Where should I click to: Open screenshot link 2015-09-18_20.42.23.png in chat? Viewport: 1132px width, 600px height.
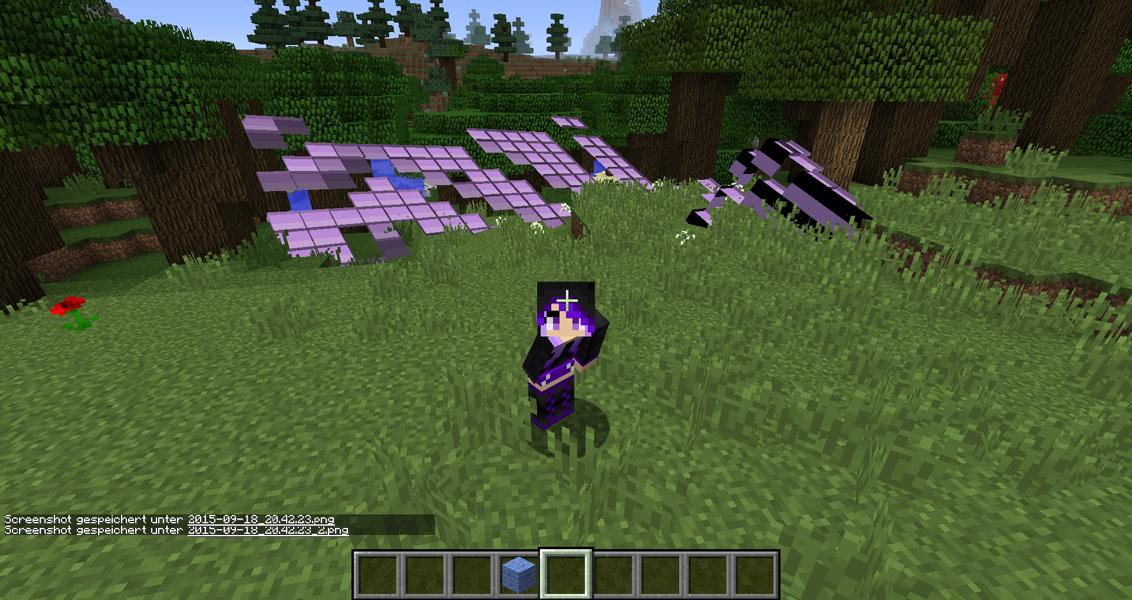tap(260, 520)
